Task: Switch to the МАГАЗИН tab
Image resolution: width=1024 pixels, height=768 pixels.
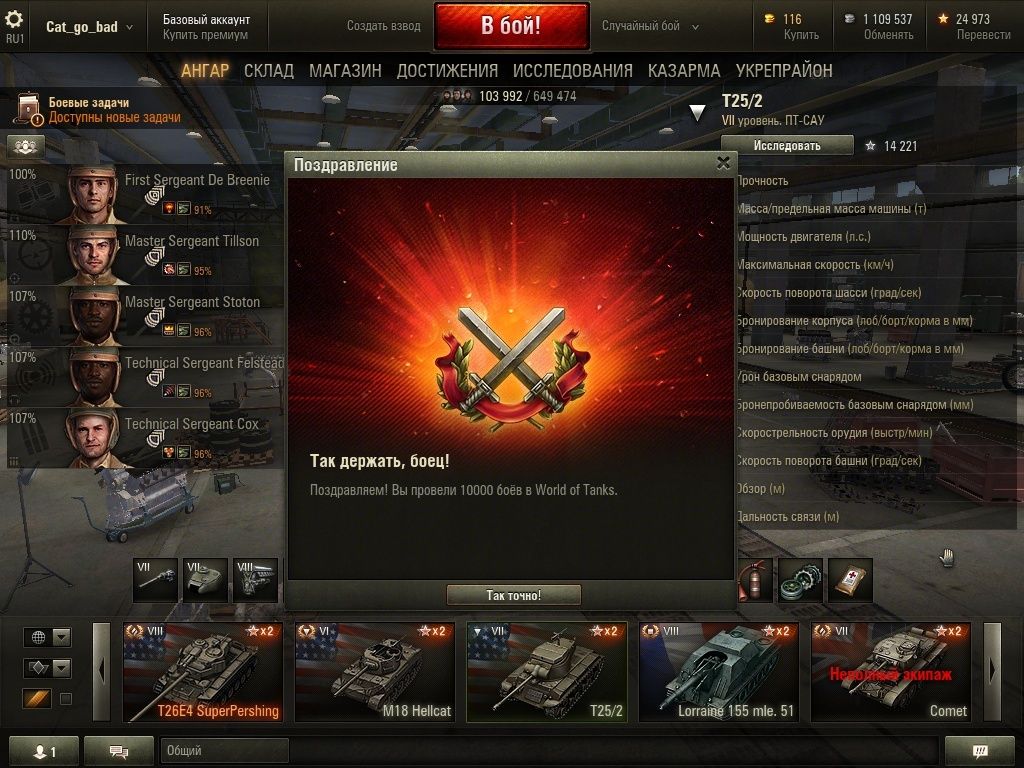Action: (x=345, y=71)
